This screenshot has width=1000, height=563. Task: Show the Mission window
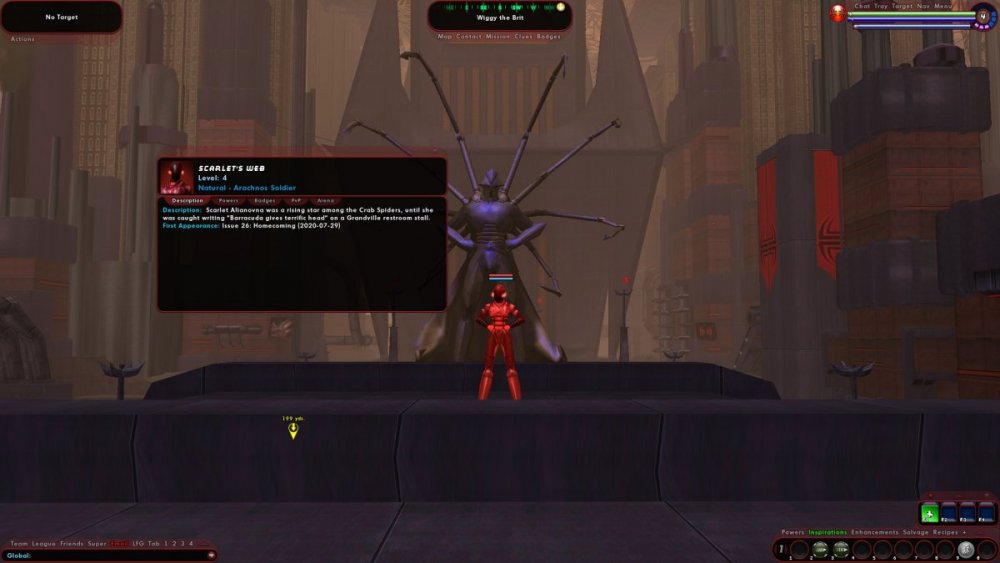(x=498, y=37)
